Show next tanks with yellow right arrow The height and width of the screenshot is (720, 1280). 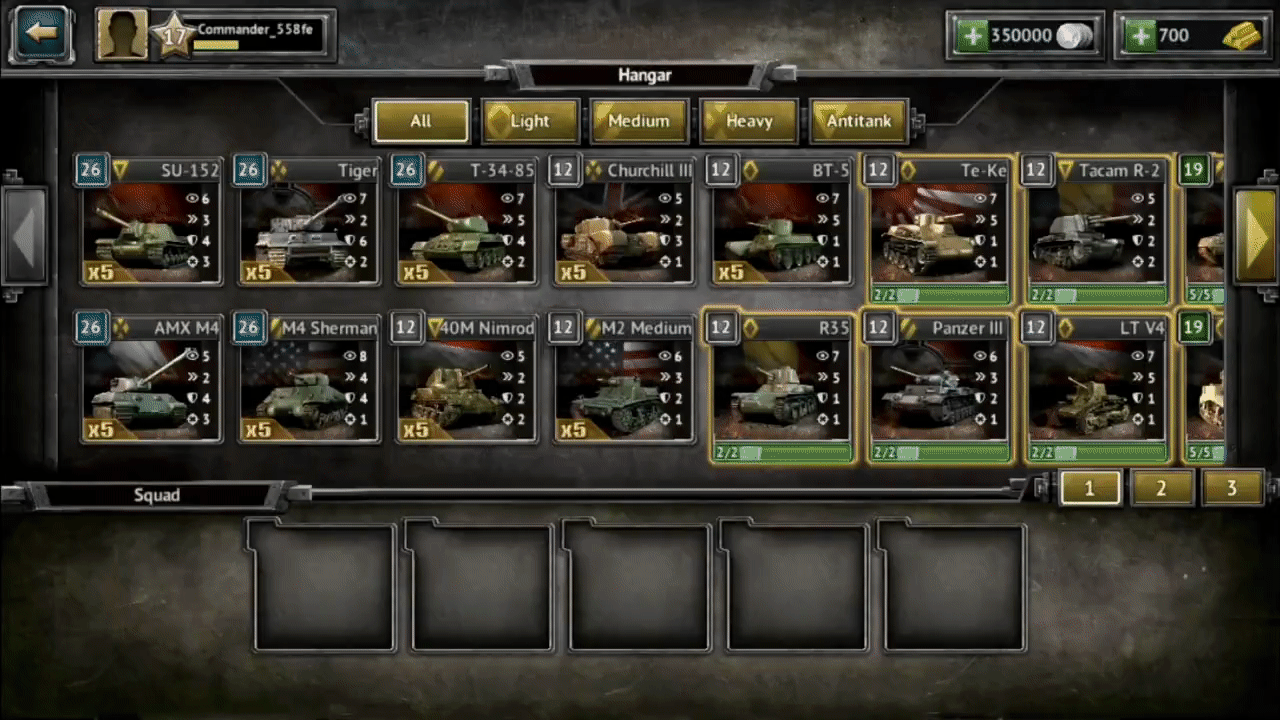(1254, 235)
